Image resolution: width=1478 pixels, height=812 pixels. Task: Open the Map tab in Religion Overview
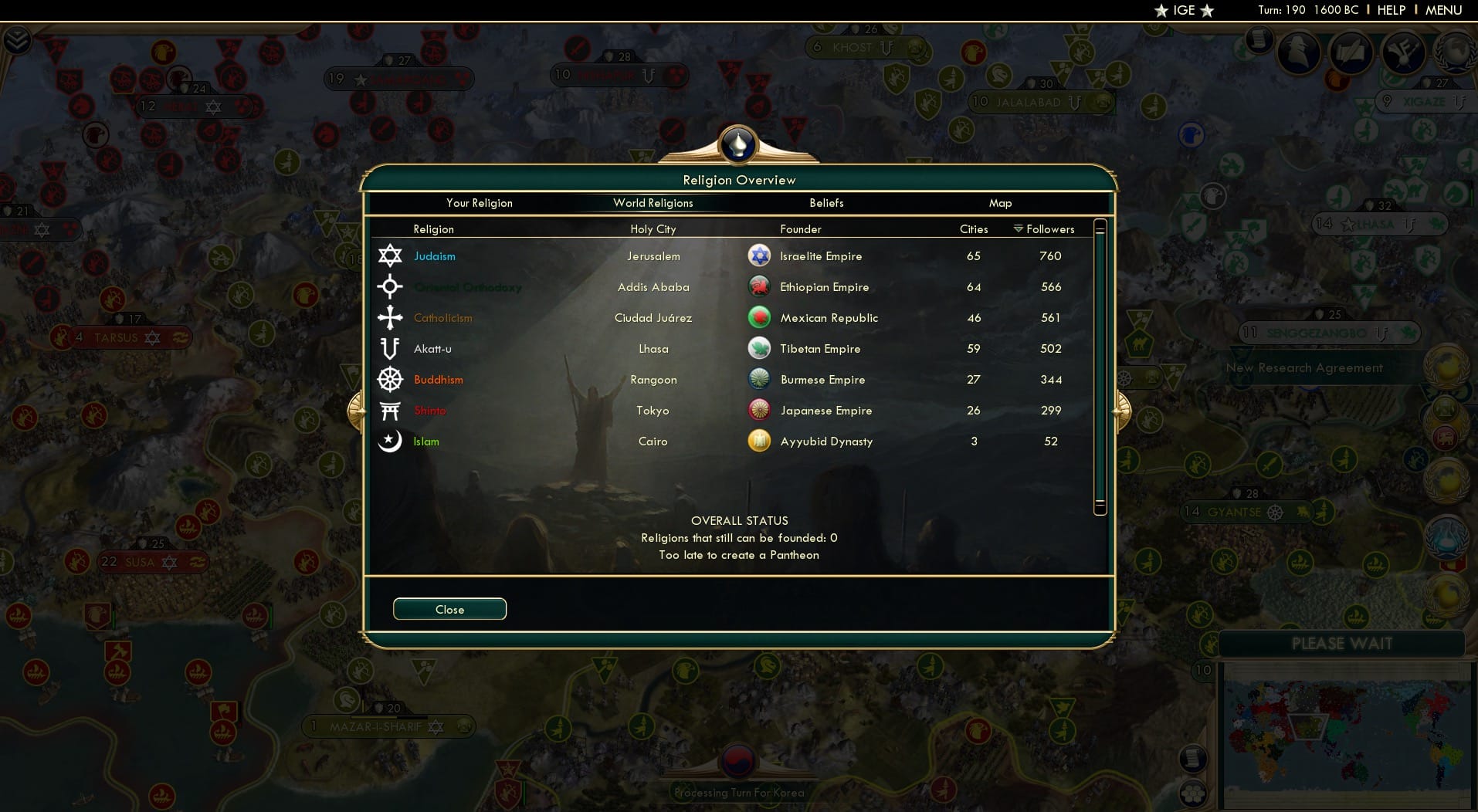1001,203
